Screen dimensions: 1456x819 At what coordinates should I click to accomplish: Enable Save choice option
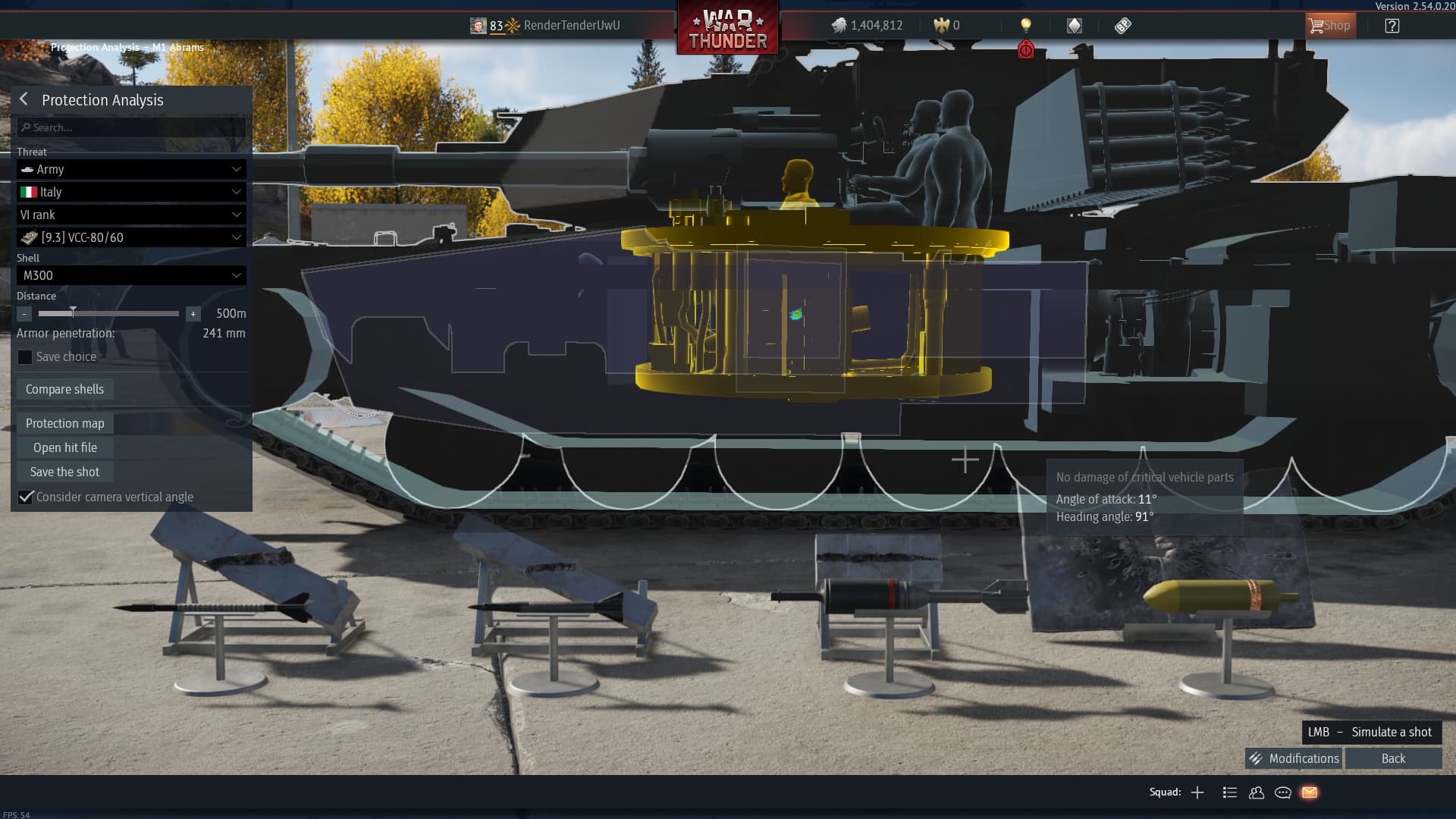[x=25, y=356]
